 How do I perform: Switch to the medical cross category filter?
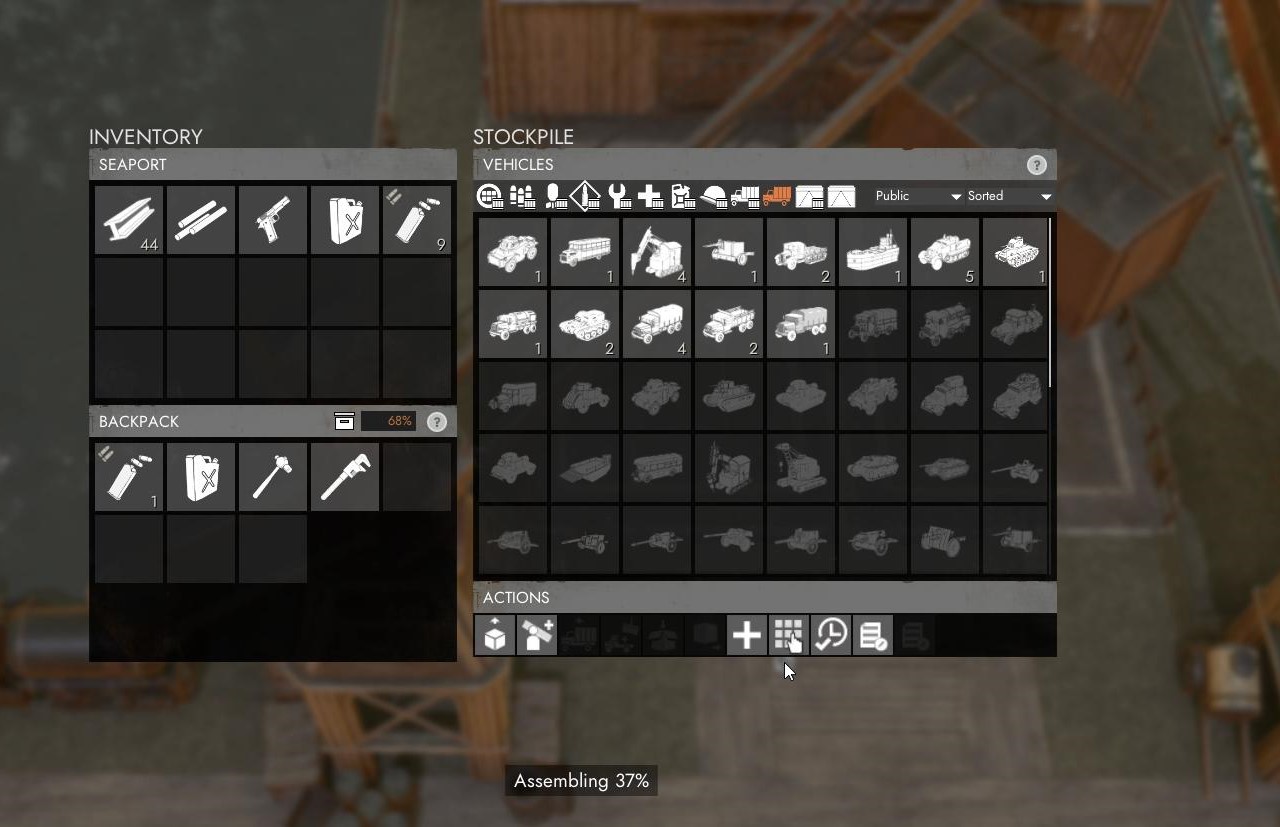pos(651,196)
